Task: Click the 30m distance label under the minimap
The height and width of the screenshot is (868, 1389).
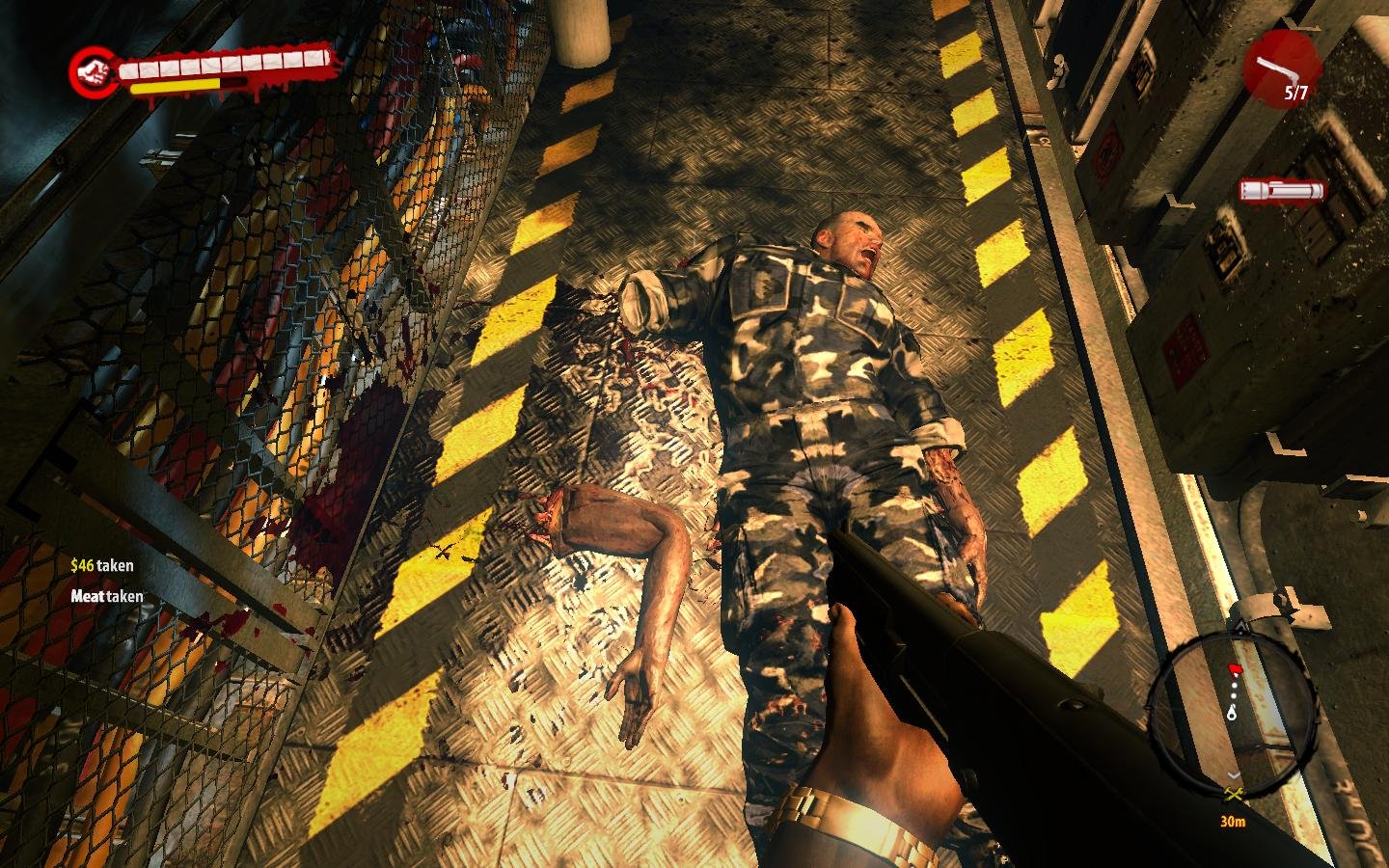Action: 1234,820
